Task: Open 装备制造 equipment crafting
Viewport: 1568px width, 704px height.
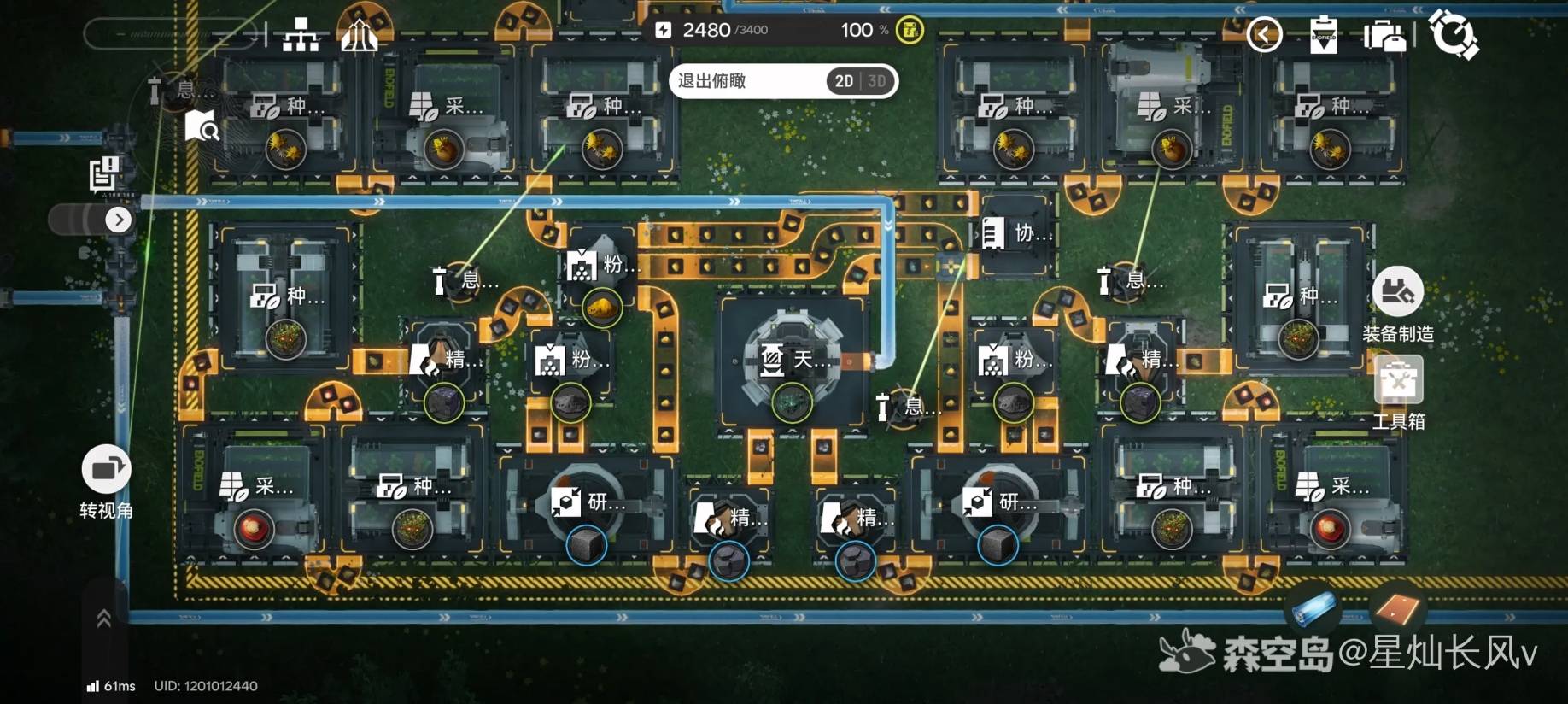Action: point(1397,293)
